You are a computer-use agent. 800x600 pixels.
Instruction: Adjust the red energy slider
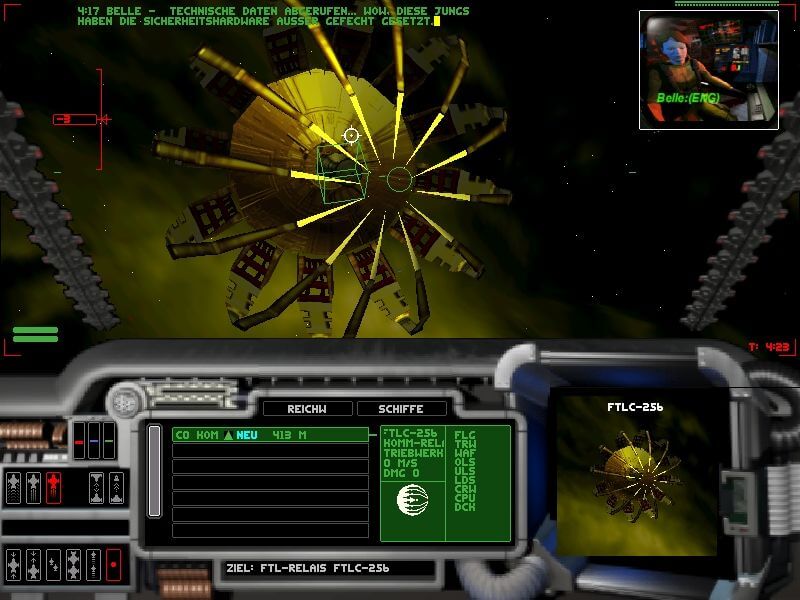[x=81, y=440]
